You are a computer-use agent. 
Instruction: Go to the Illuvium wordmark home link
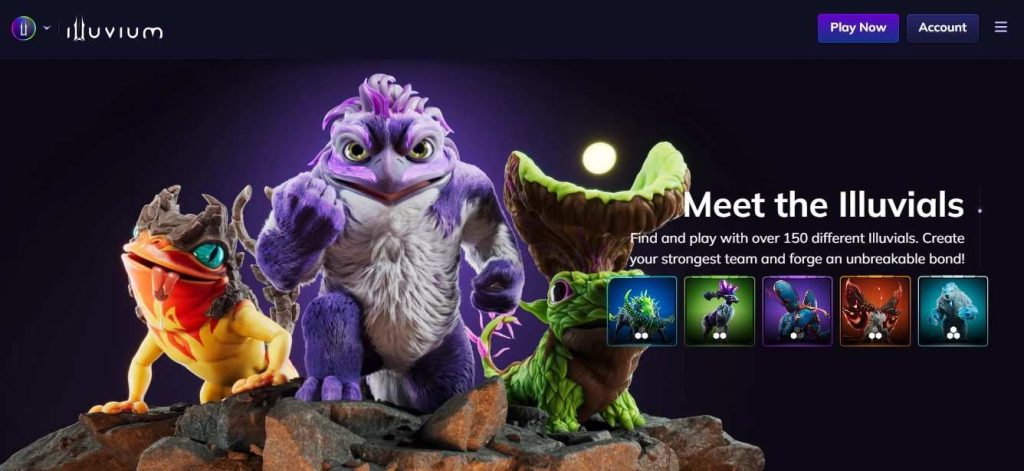pyautogui.click(x=114, y=30)
